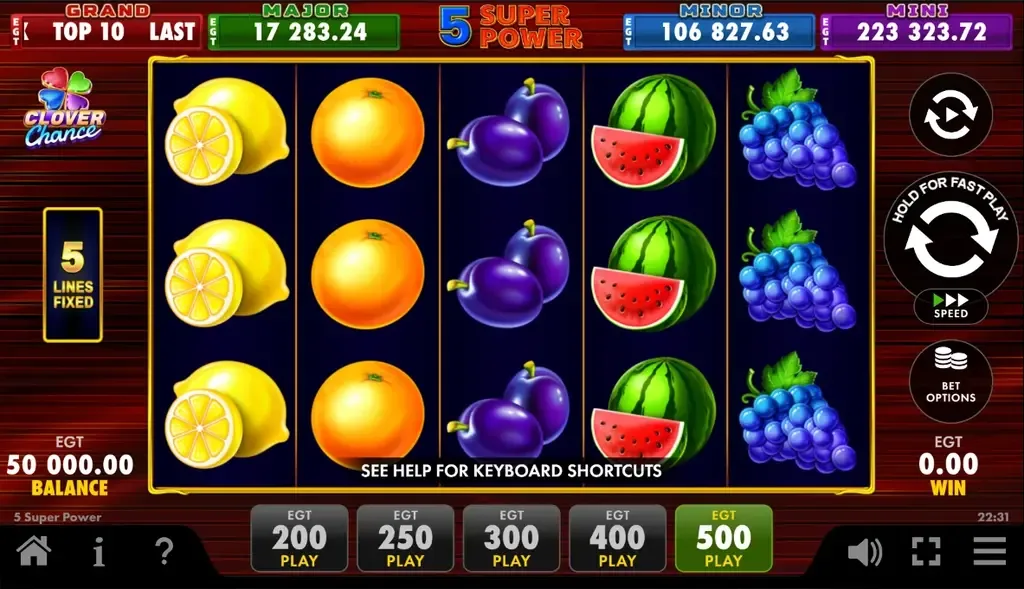This screenshot has height=589, width=1024.
Task: Open the hamburger menu
Action: tap(989, 551)
